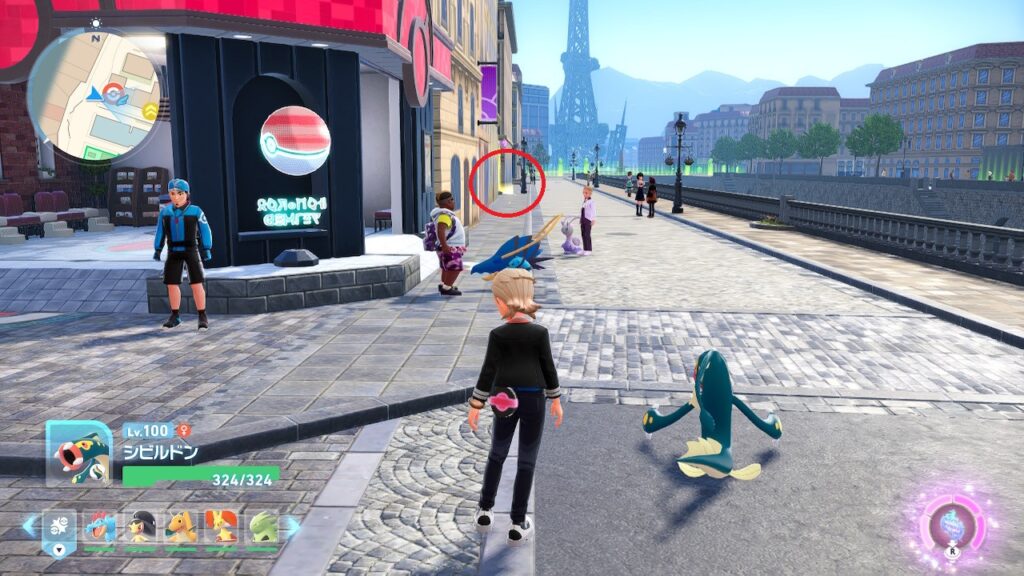Select the yellow double-chevron marker on the minimap
This screenshot has height=576, width=1024.
click(150, 111)
